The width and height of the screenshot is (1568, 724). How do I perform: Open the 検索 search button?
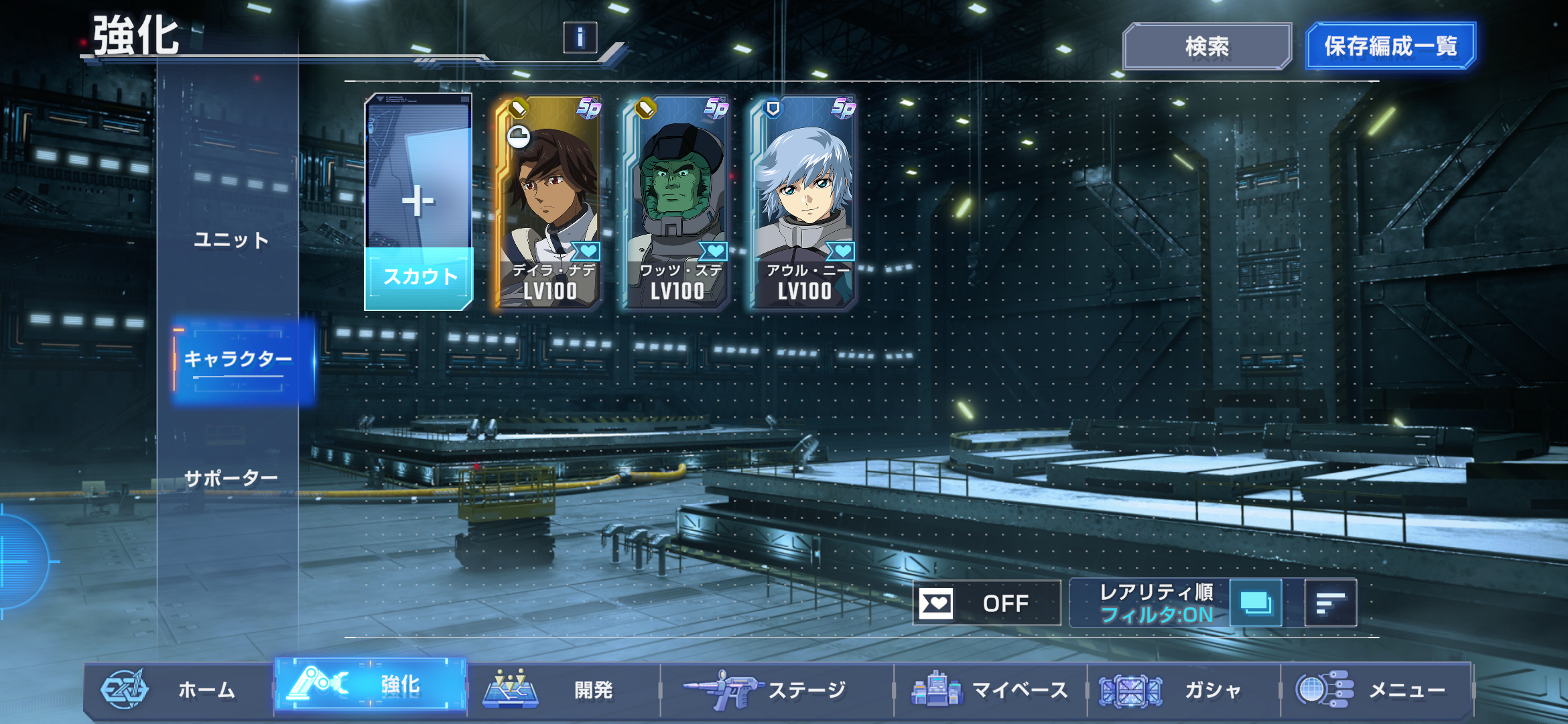[1207, 46]
